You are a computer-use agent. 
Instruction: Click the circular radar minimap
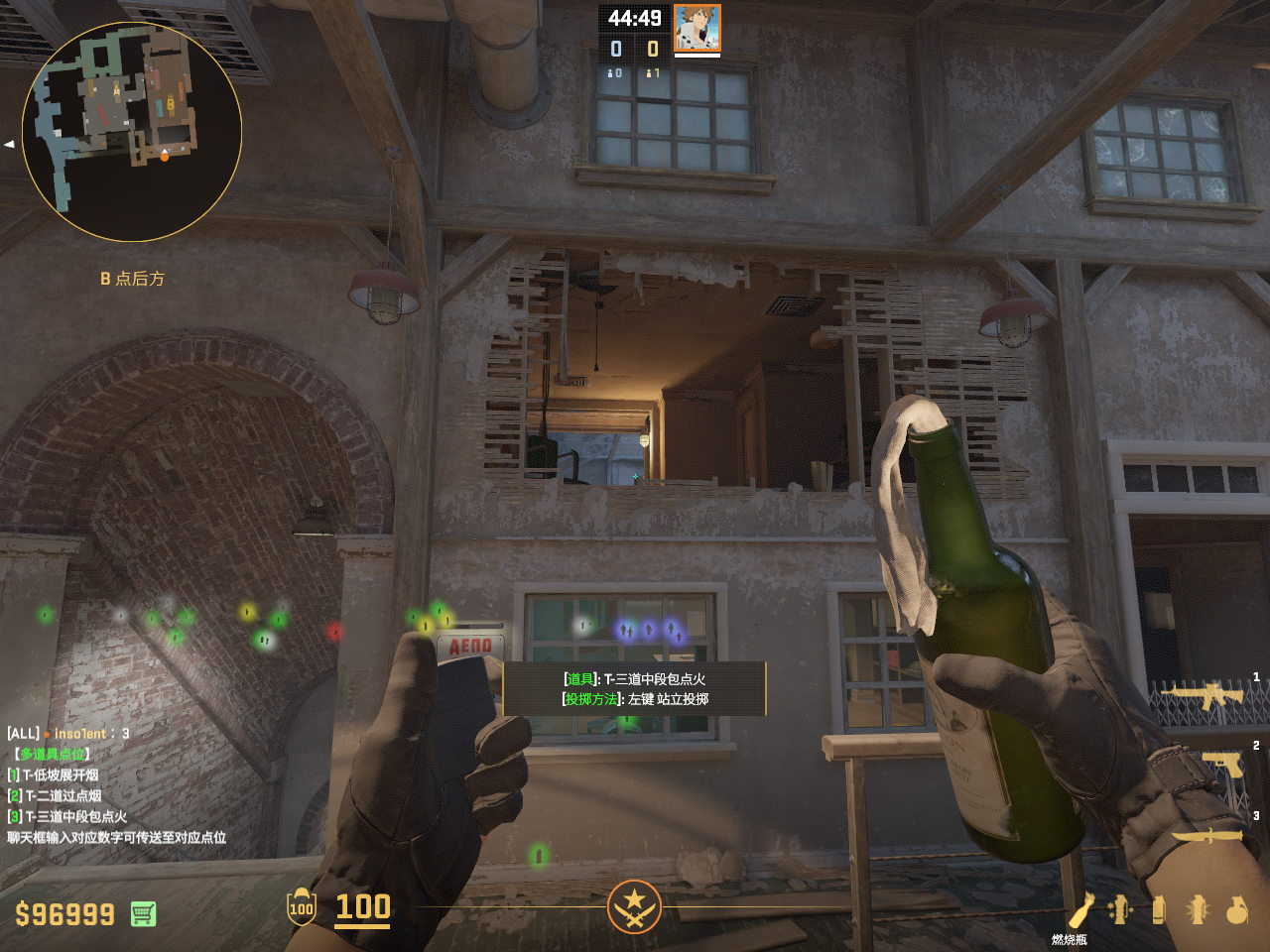click(x=132, y=132)
